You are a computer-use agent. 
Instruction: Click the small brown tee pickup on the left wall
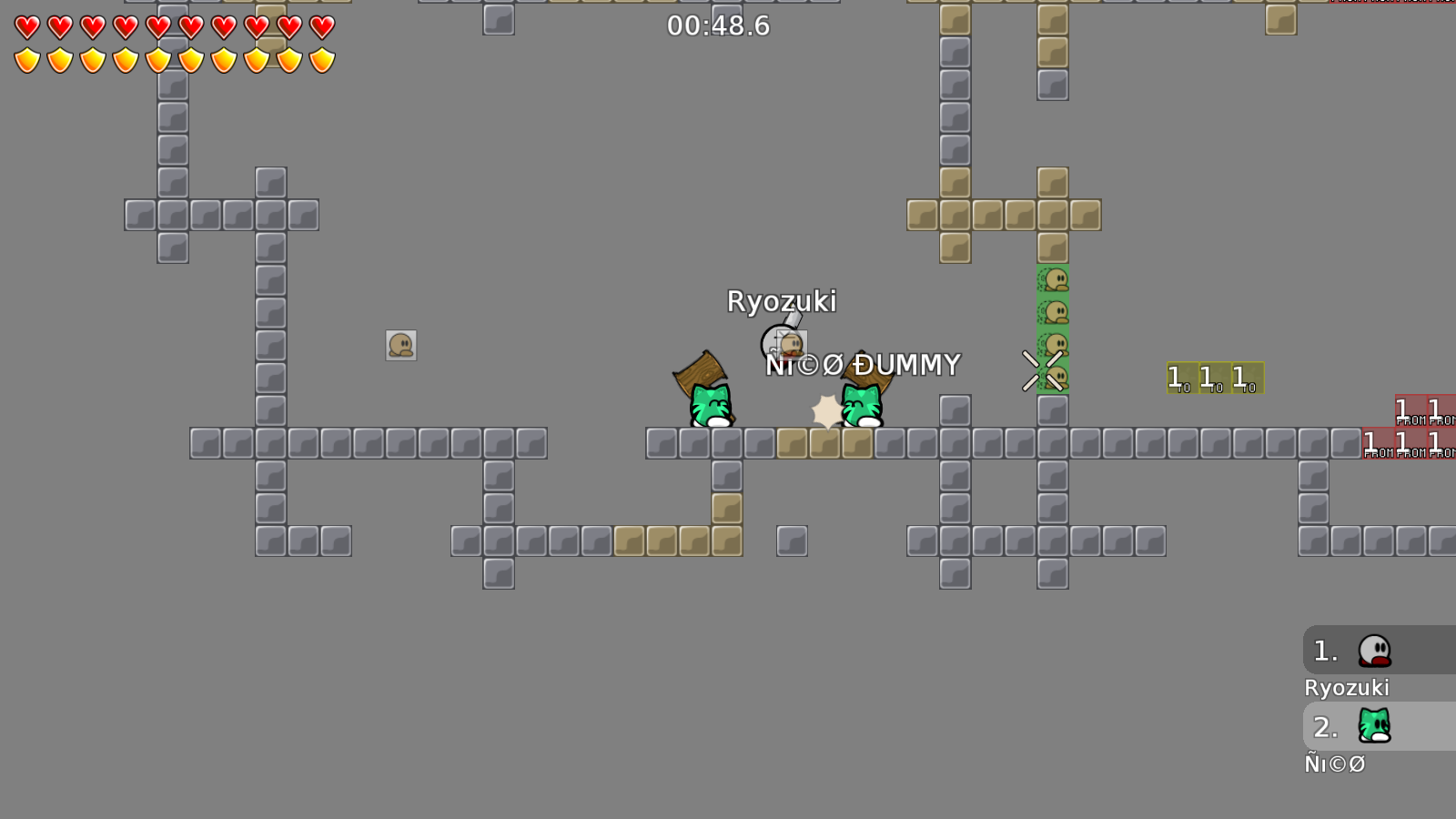[x=401, y=346]
